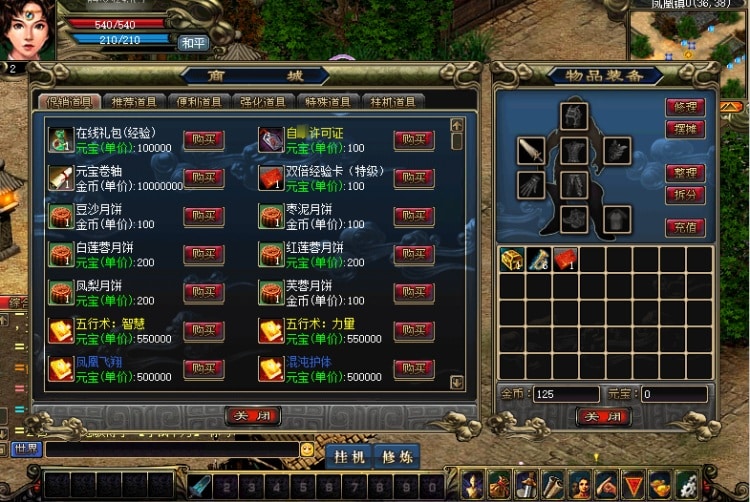Toggle 挂机 auto-battle mode
Image resolution: width=750 pixels, height=502 pixels.
(x=348, y=456)
